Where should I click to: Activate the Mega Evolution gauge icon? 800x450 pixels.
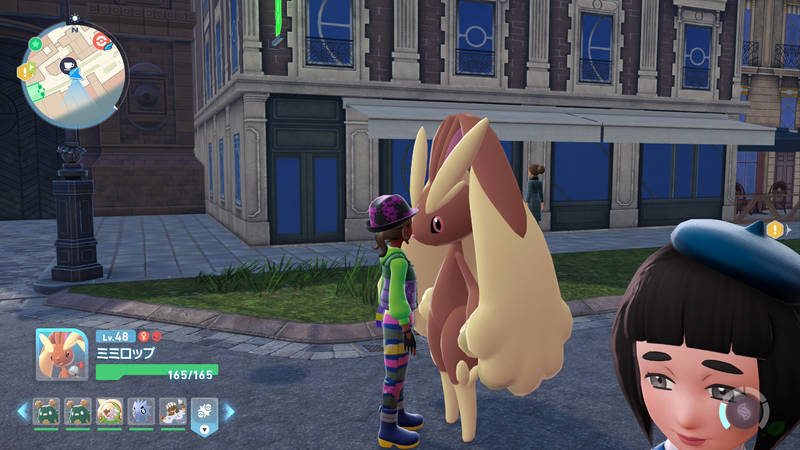click(x=743, y=411)
